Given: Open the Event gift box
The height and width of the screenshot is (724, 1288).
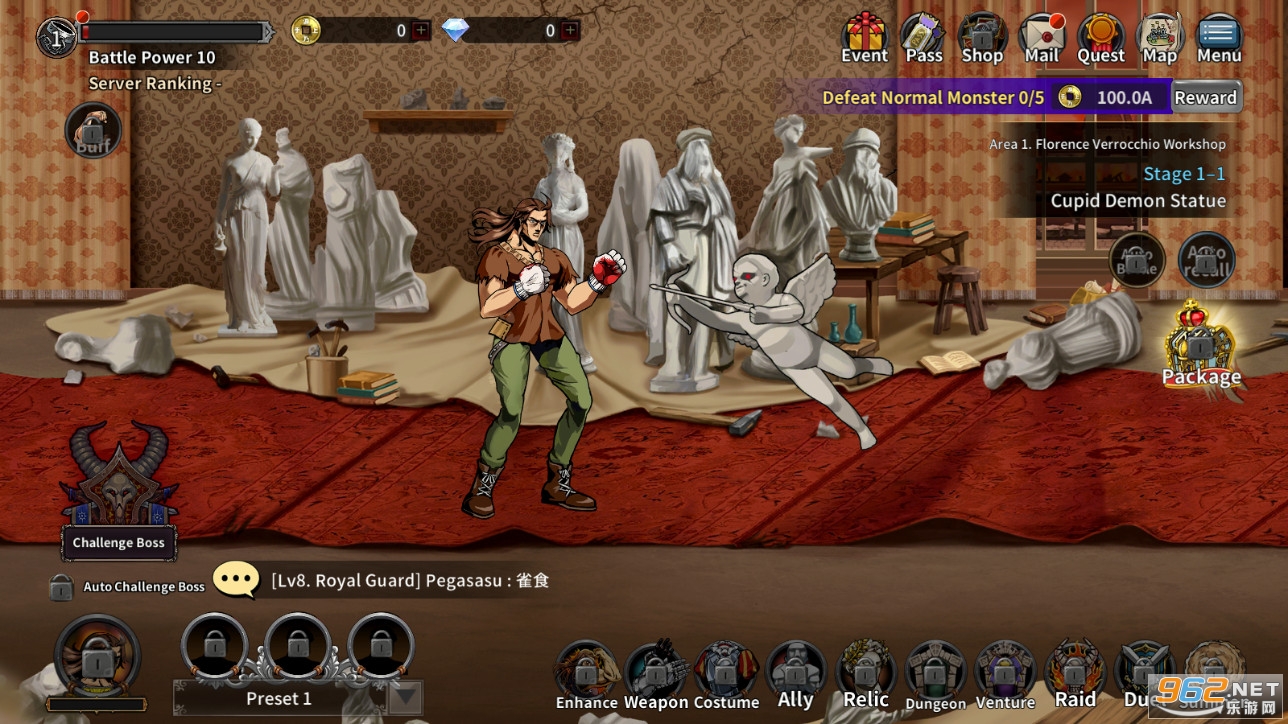Looking at the screenshot, I should pyautogui.click(x=864, y=37).
